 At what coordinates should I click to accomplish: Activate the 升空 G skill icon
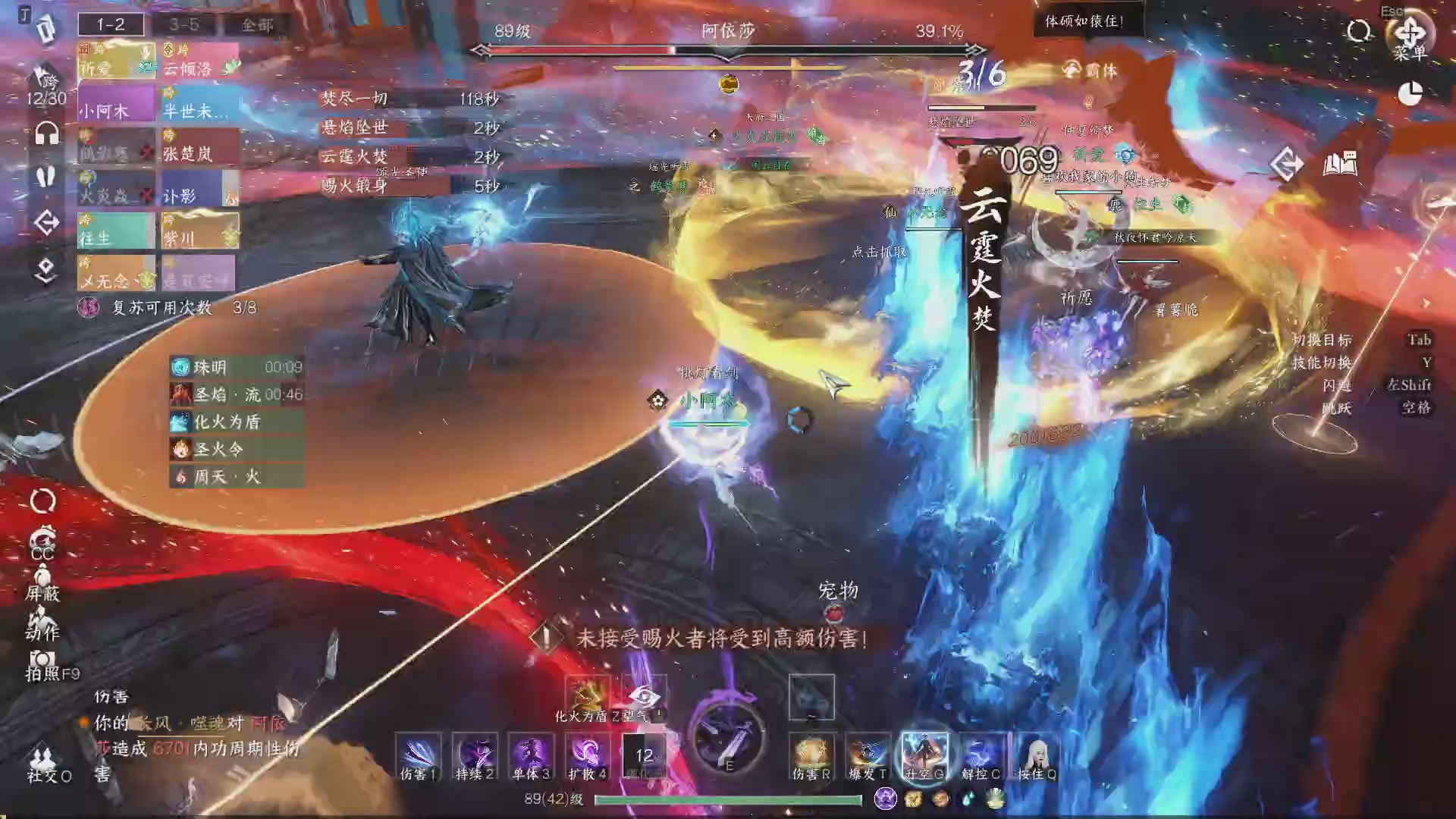pyautogui.click(x=924, y=755)
